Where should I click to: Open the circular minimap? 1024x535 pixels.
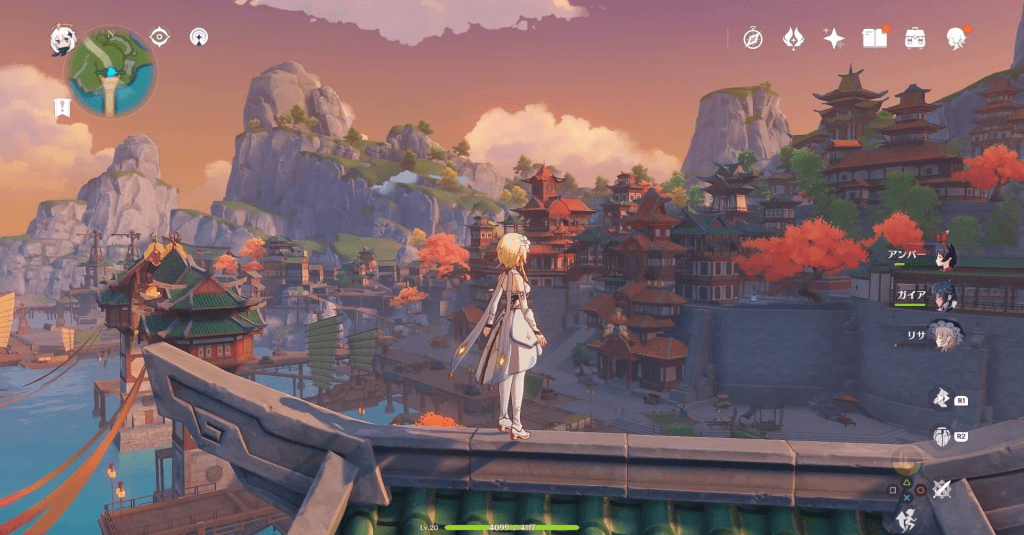(x=111, y=71)
